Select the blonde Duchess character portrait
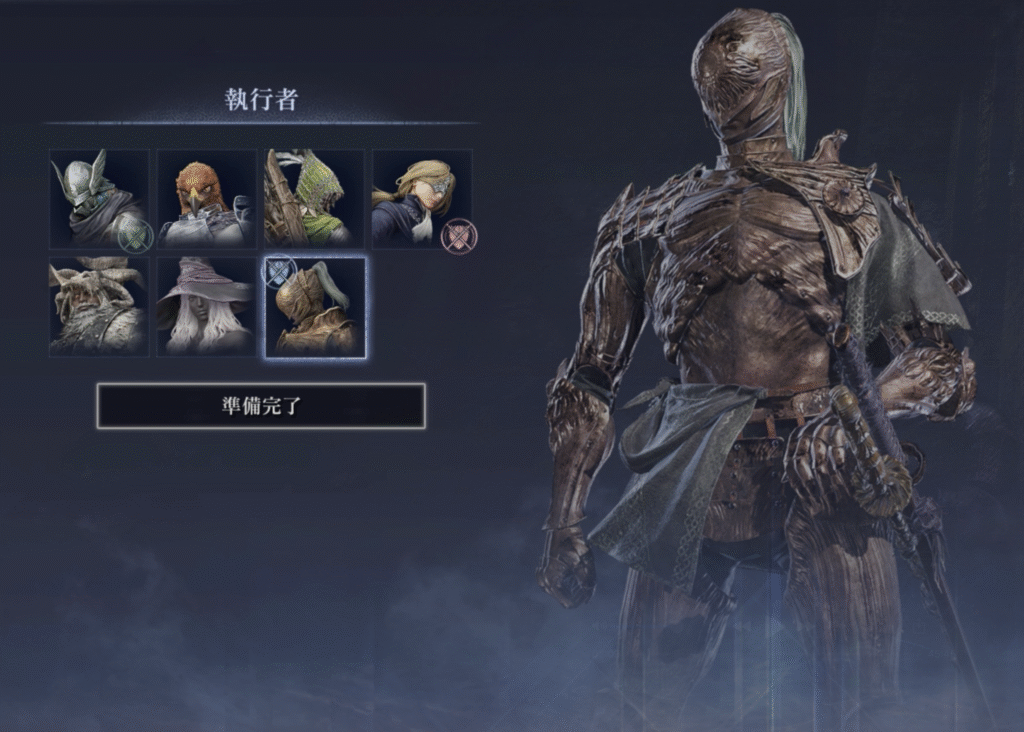 (422, 199)
